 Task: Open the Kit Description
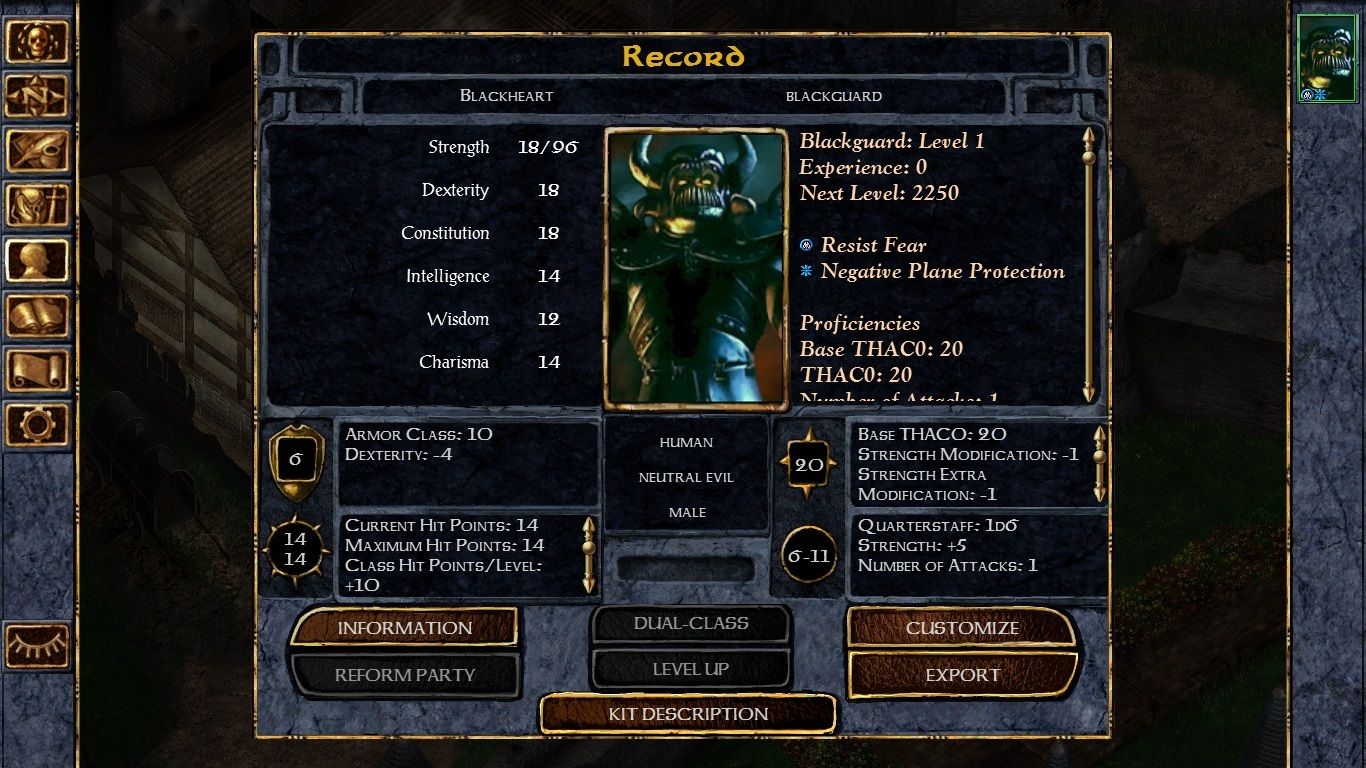pos(687,714)
